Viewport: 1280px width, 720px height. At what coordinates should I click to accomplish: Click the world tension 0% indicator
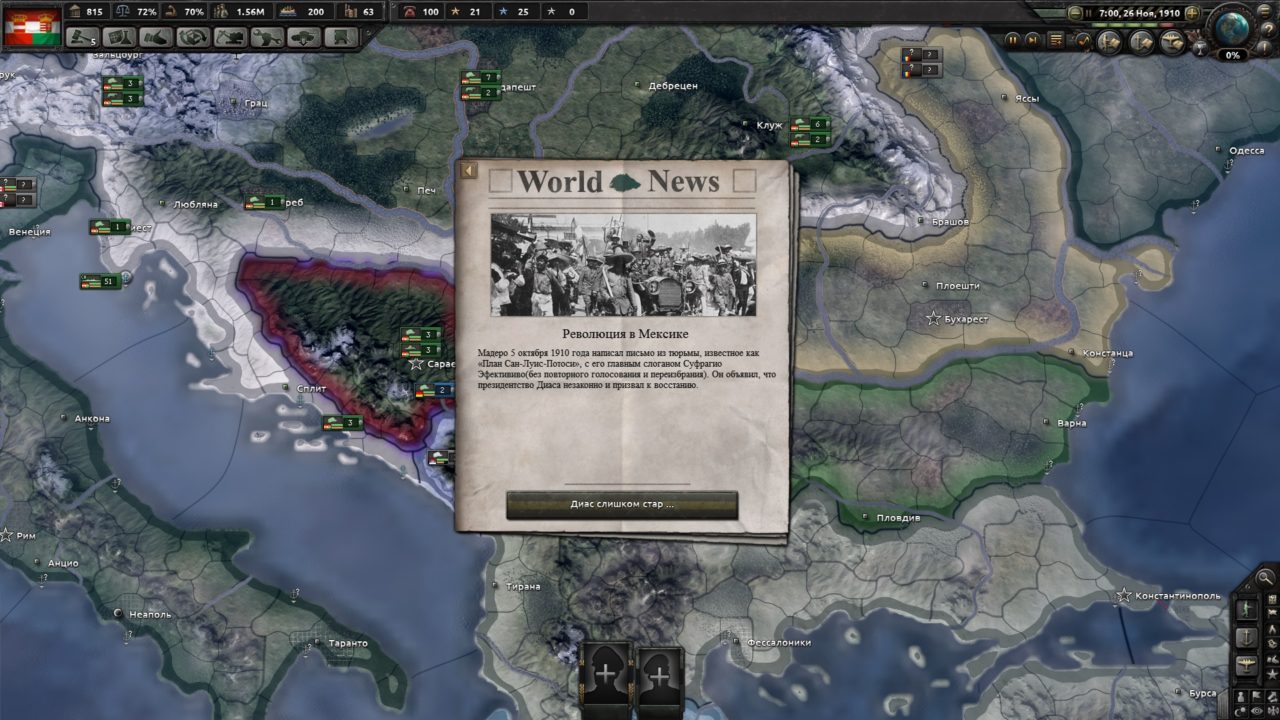click(x=1233, y=56)
